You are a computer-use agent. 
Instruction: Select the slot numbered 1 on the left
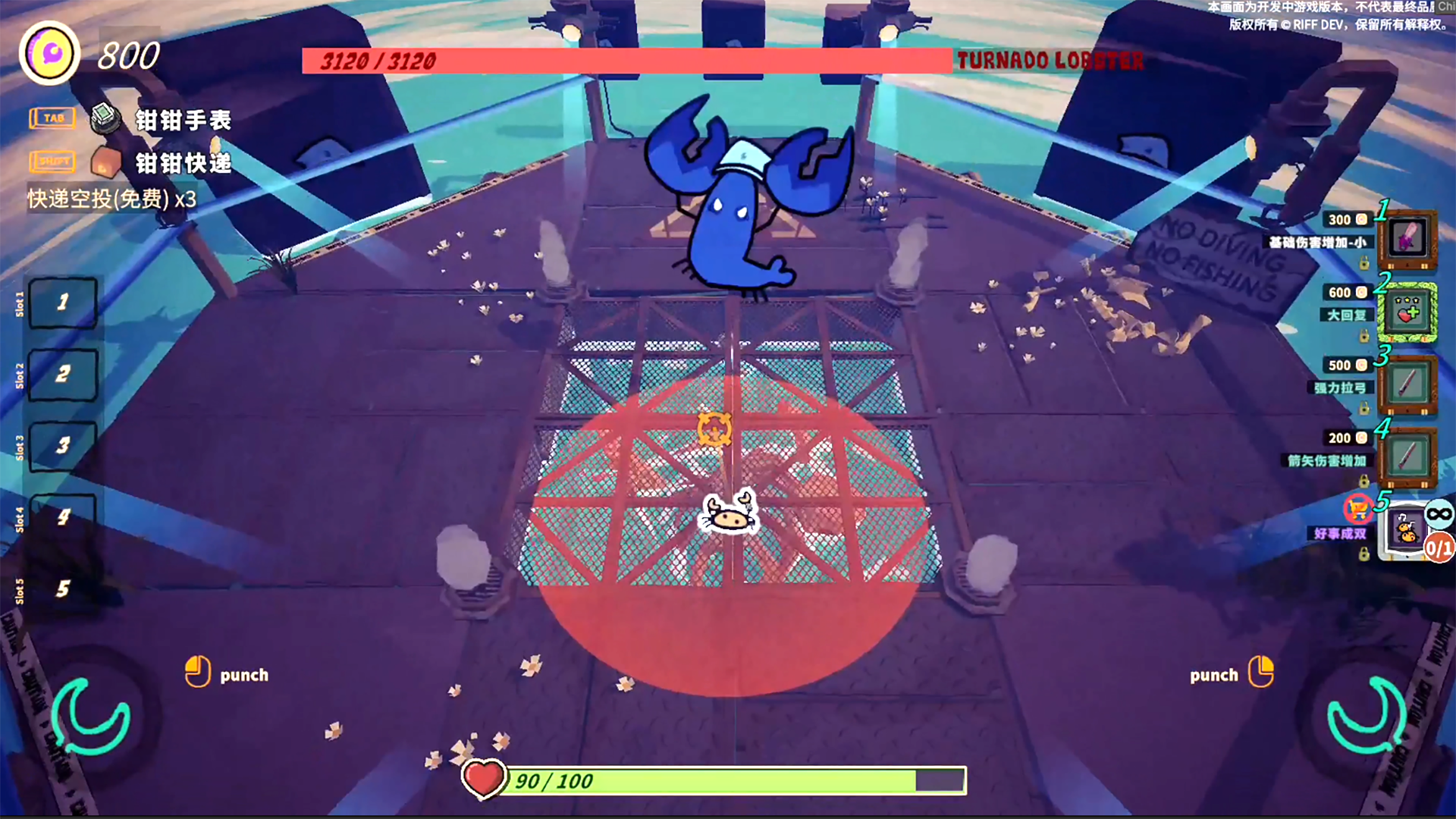pyautogui.click(x=63, y=303)
